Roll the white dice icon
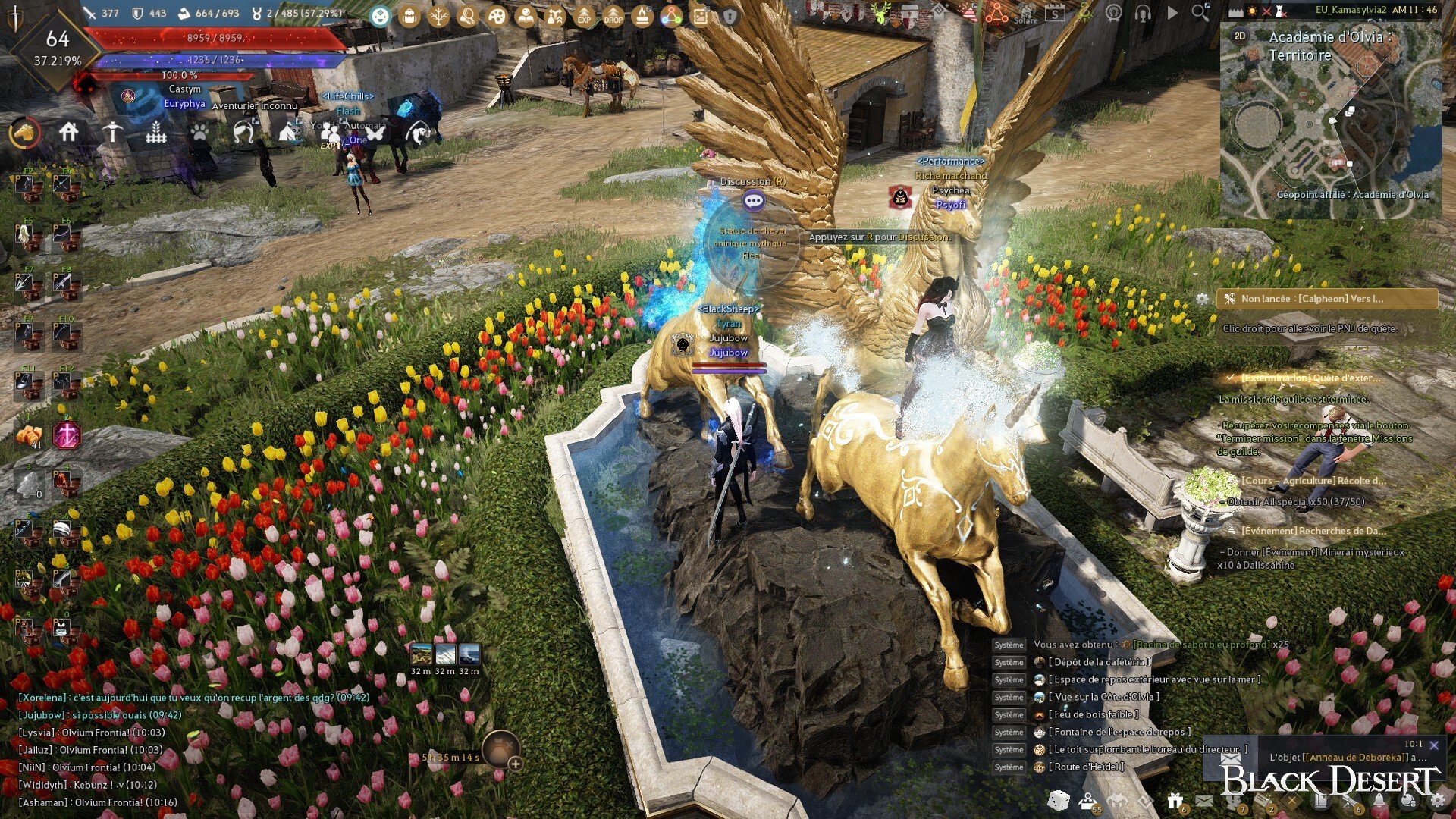1456x819 pixels. pos(1059,800)
